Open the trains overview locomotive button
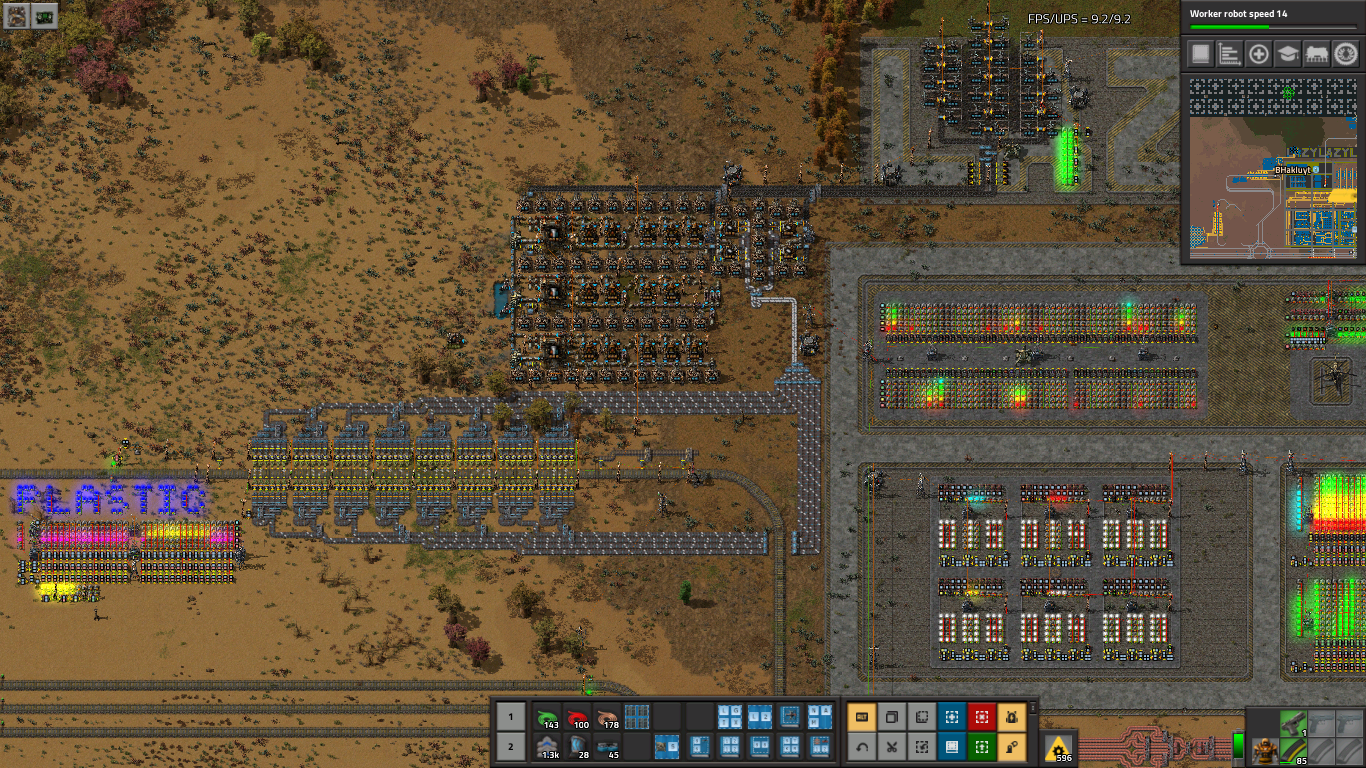This screenshot has width=1366, height=768. click(1316, 54)
